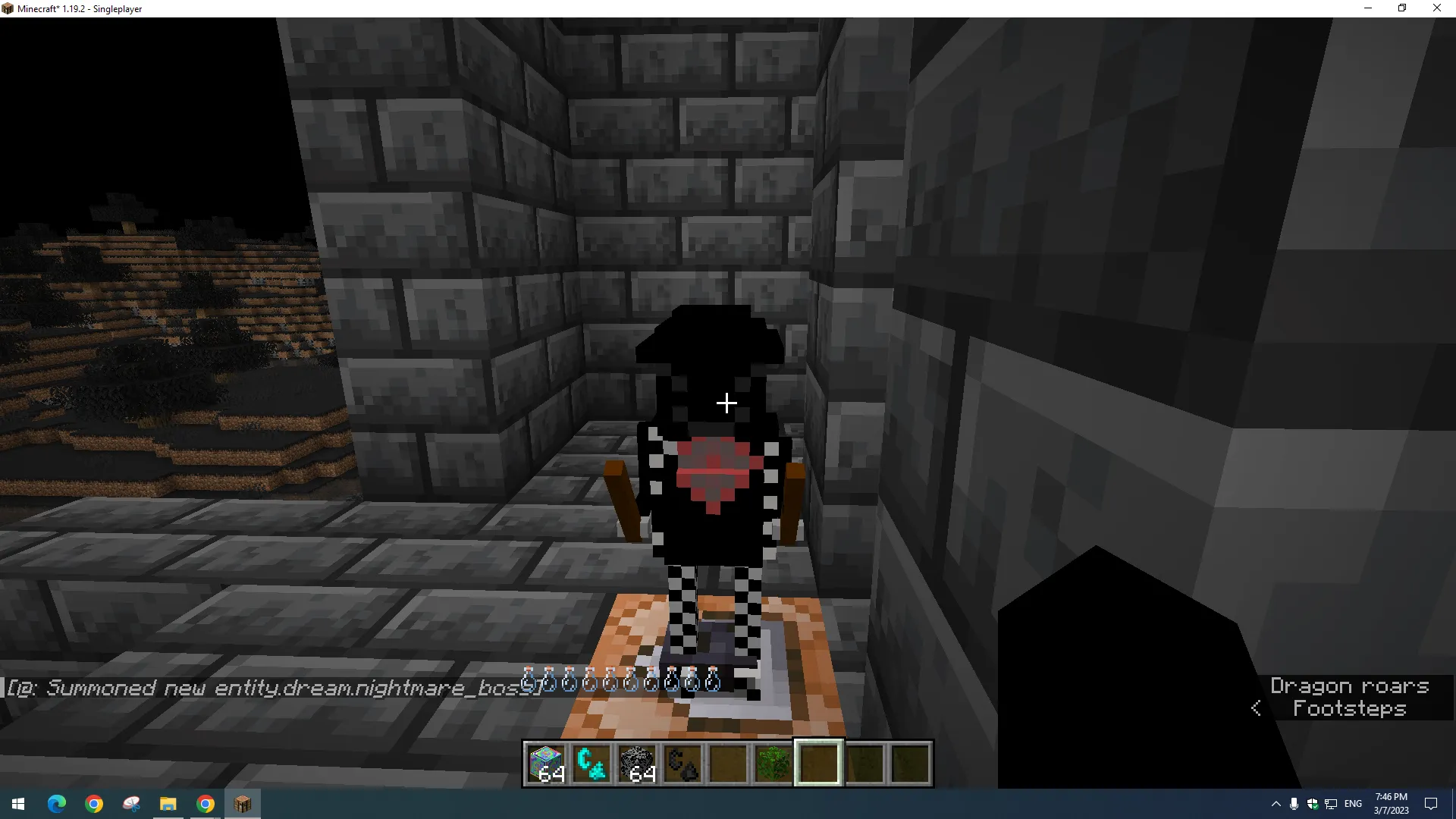Toggle the notification center from the taskbar
Screen dimensions: 1456x819
click(x=1432, y=804)
